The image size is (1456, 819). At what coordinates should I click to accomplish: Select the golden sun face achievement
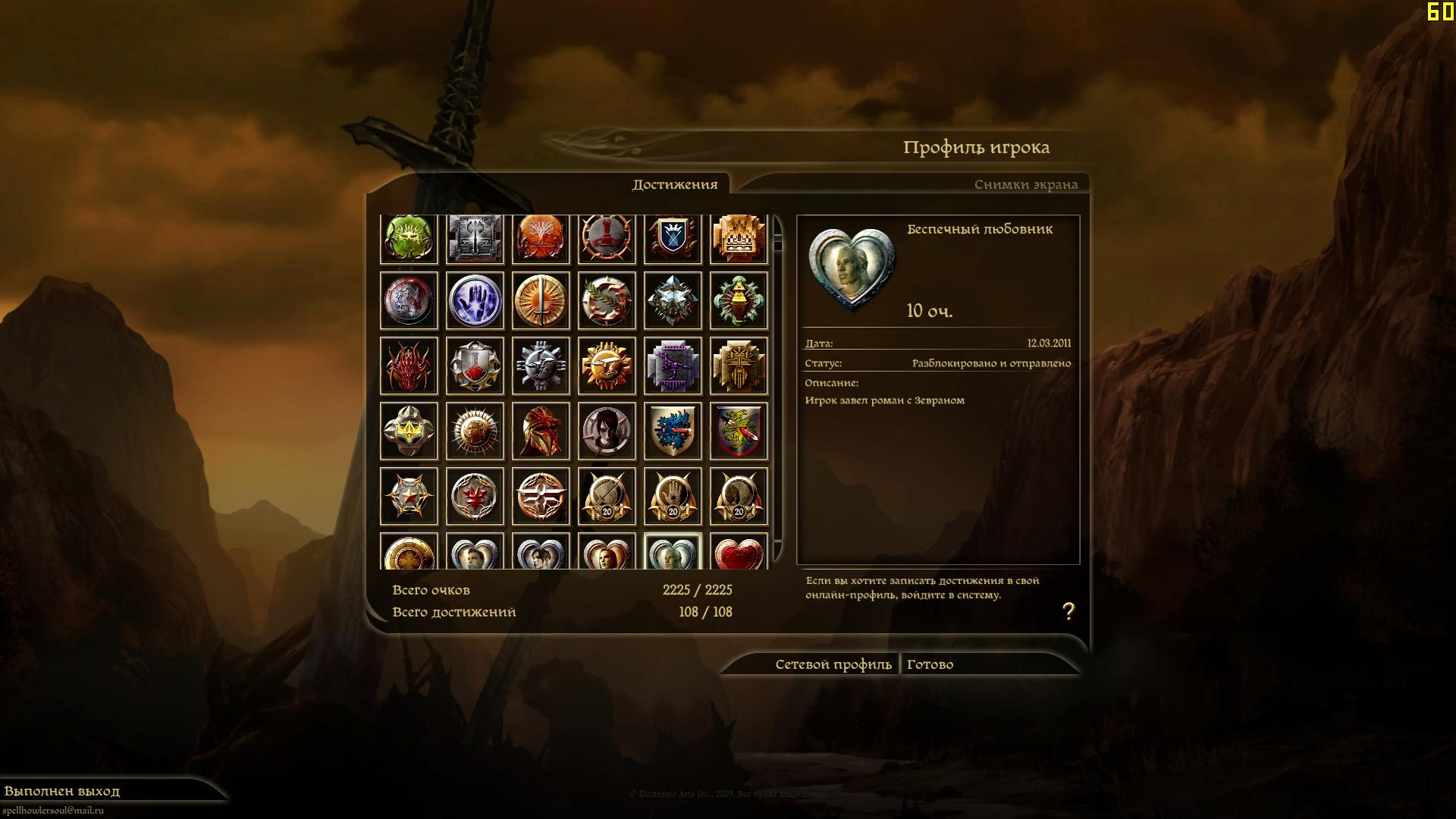tap(607, 366)
